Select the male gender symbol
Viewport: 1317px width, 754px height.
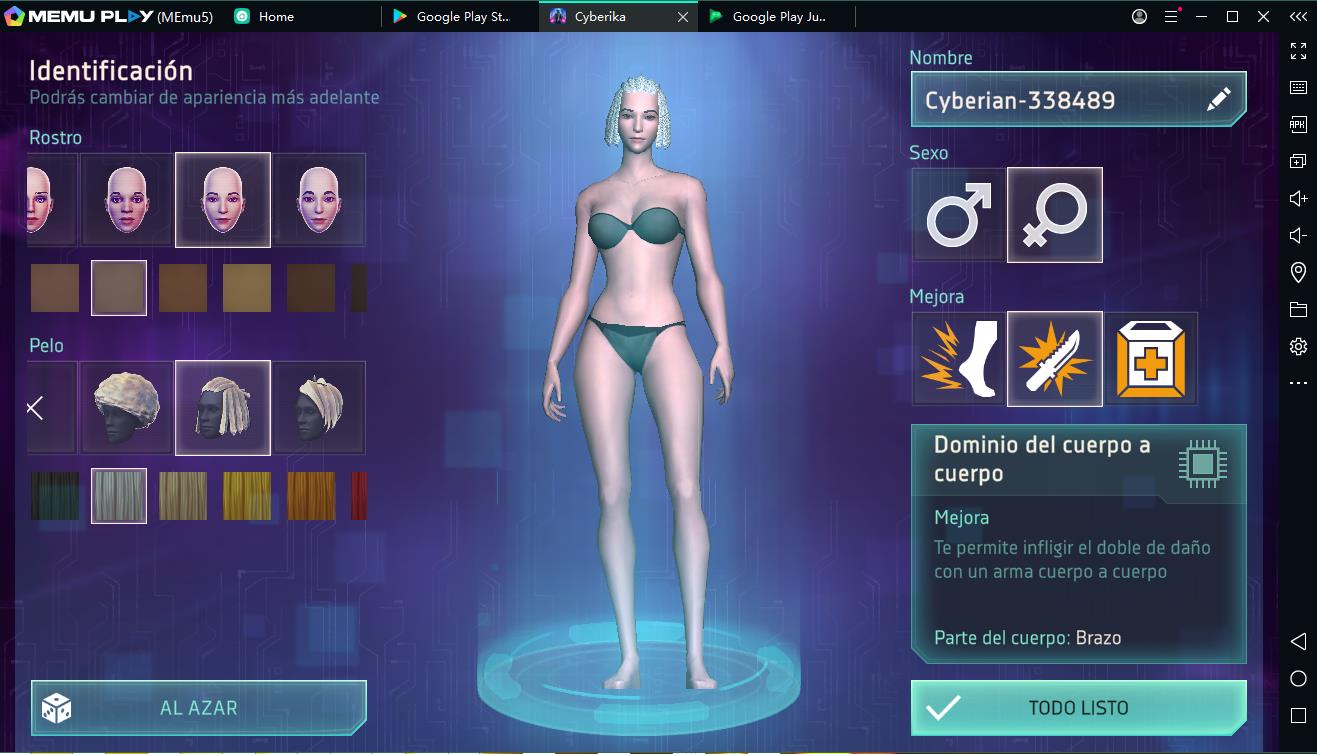pos(957,214)
